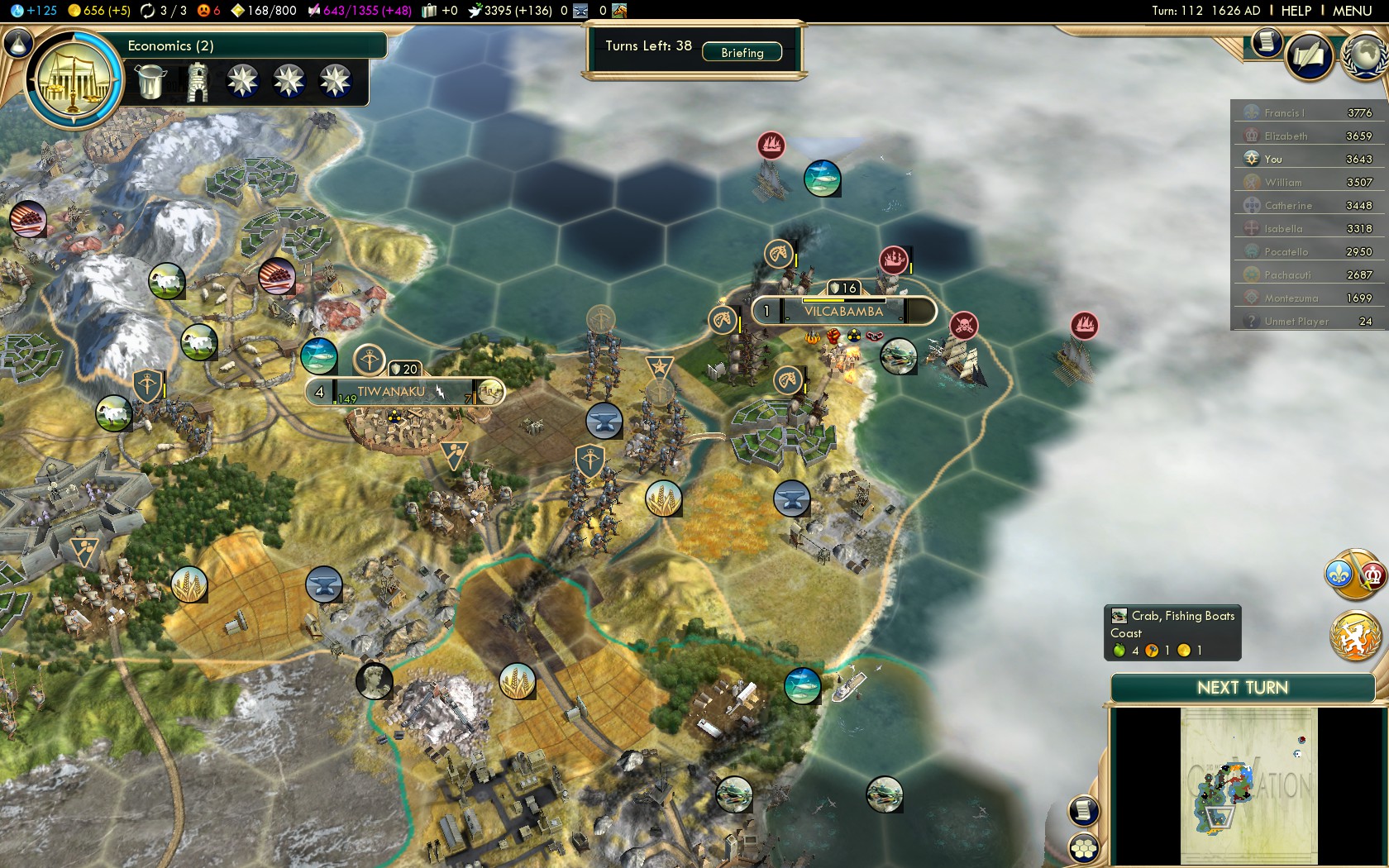The height and width of the screenshot is (868, 1389).
Task: Select the Vilcabamba city banner
Action: tap(843, 312)
